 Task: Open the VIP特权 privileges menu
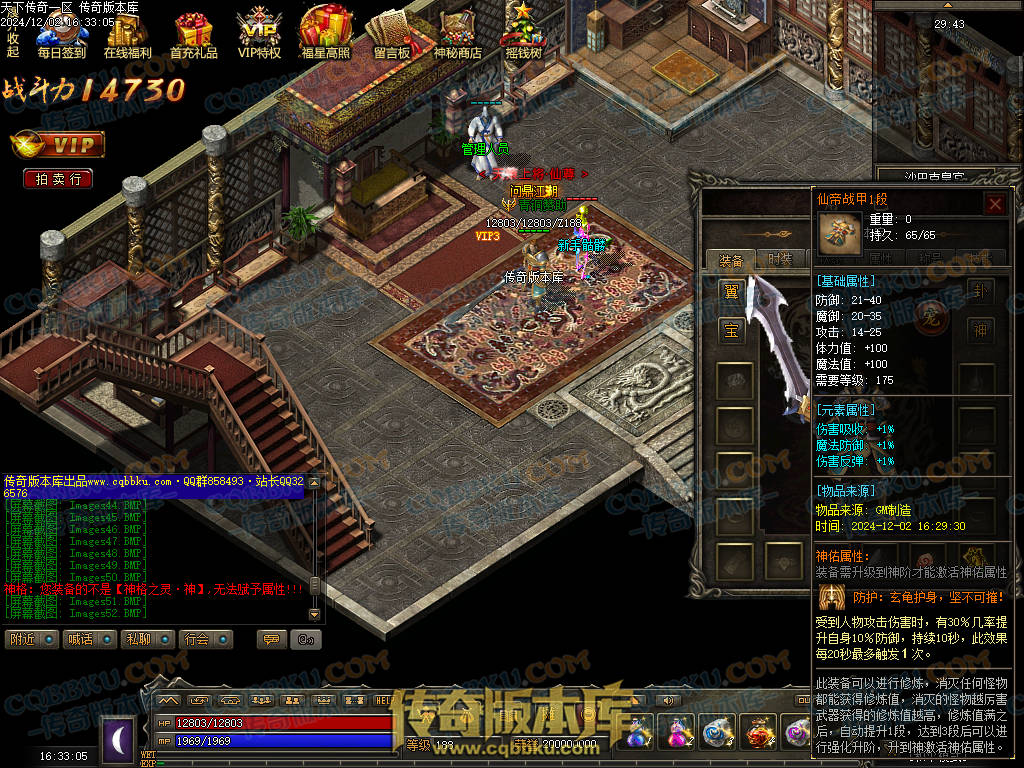[x=259, y=37]
